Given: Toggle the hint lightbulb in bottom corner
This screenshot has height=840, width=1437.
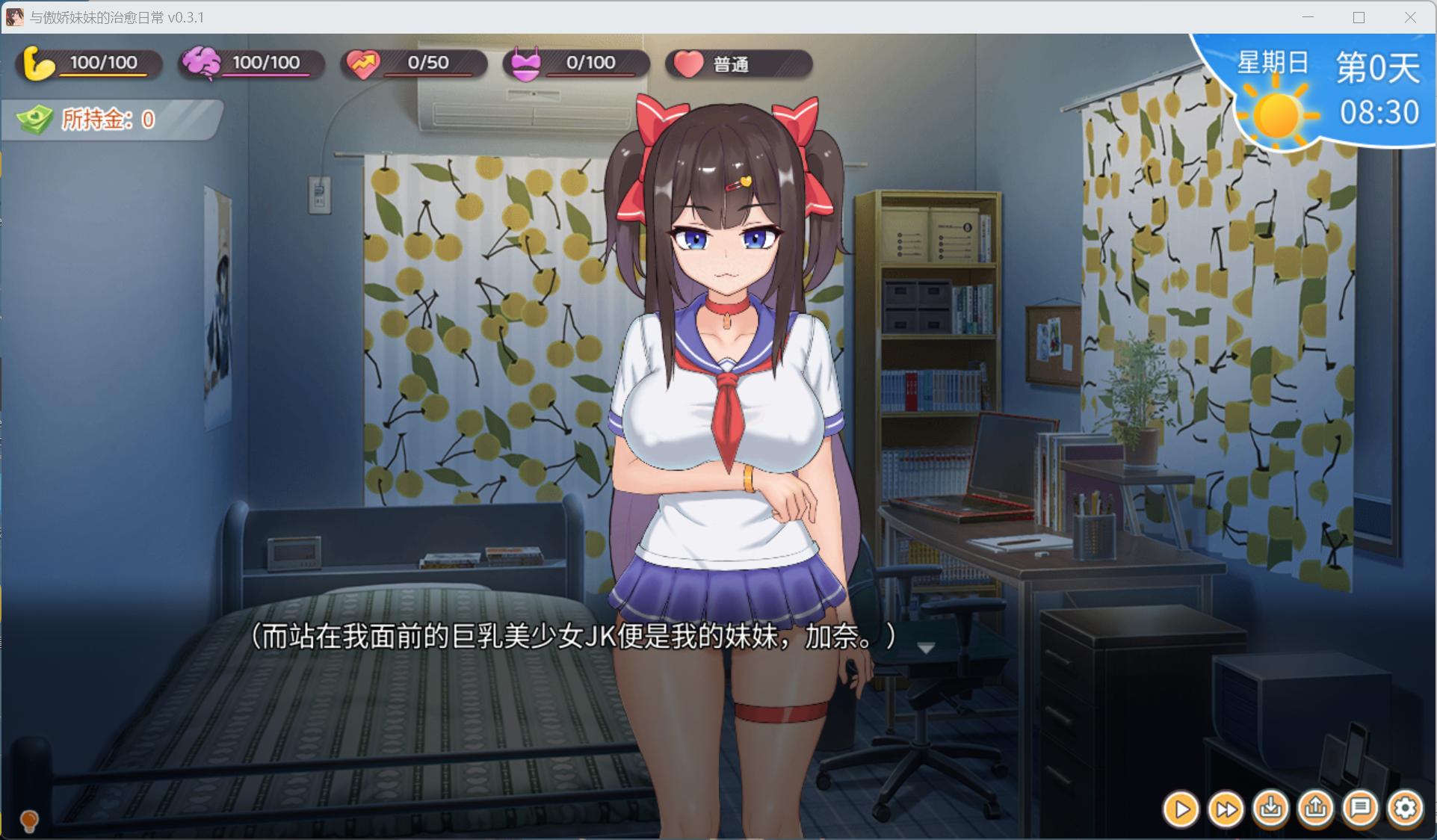Looking at the screenshot, I should [x=28, y=821].
